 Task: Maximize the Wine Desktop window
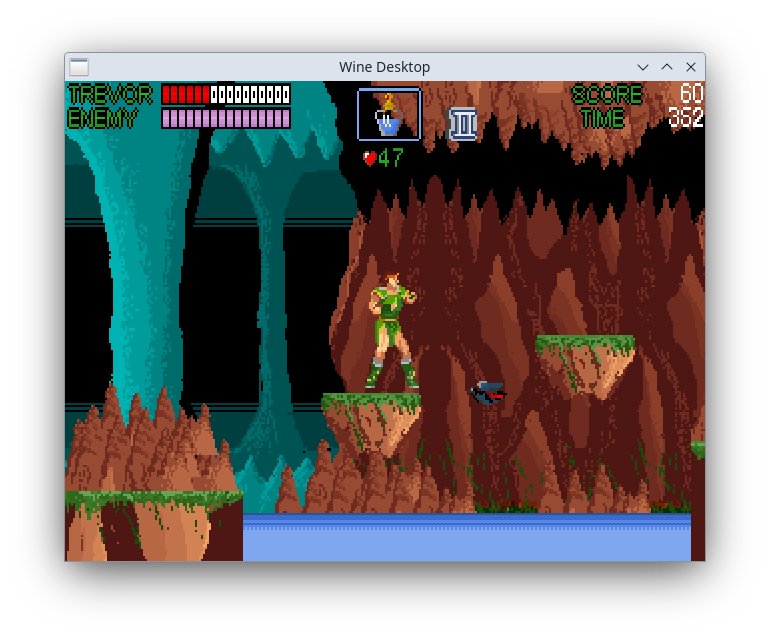click(667, 67)
